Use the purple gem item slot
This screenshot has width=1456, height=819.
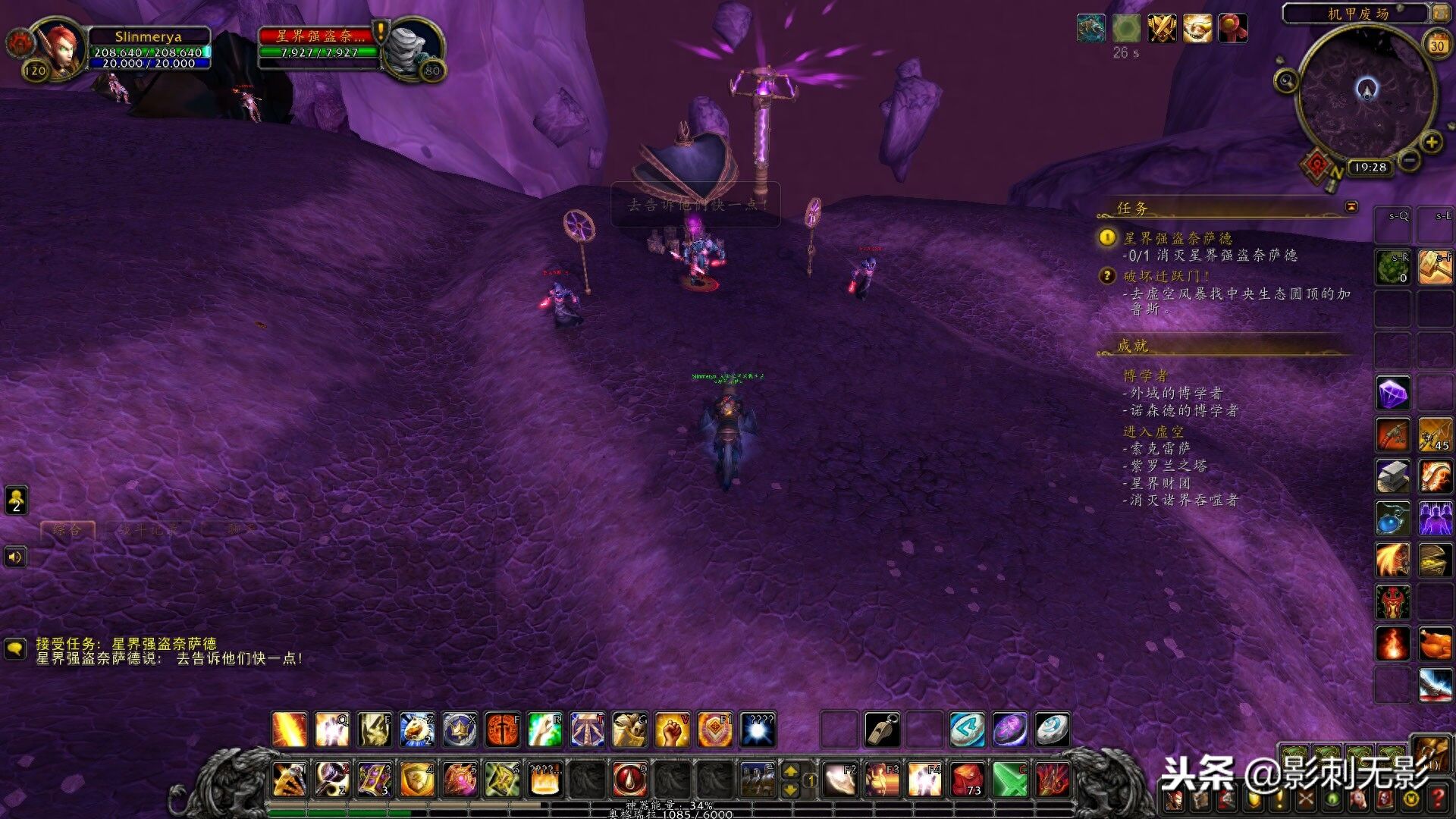pos(1392,393)
